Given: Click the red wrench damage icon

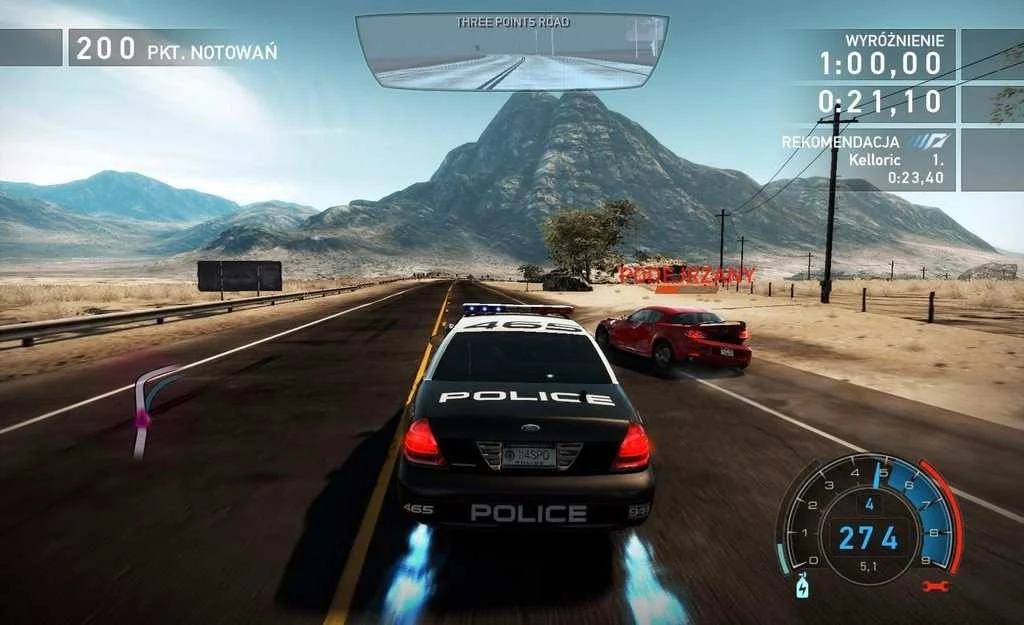Looking at the screenshot, I should [937, 586].
